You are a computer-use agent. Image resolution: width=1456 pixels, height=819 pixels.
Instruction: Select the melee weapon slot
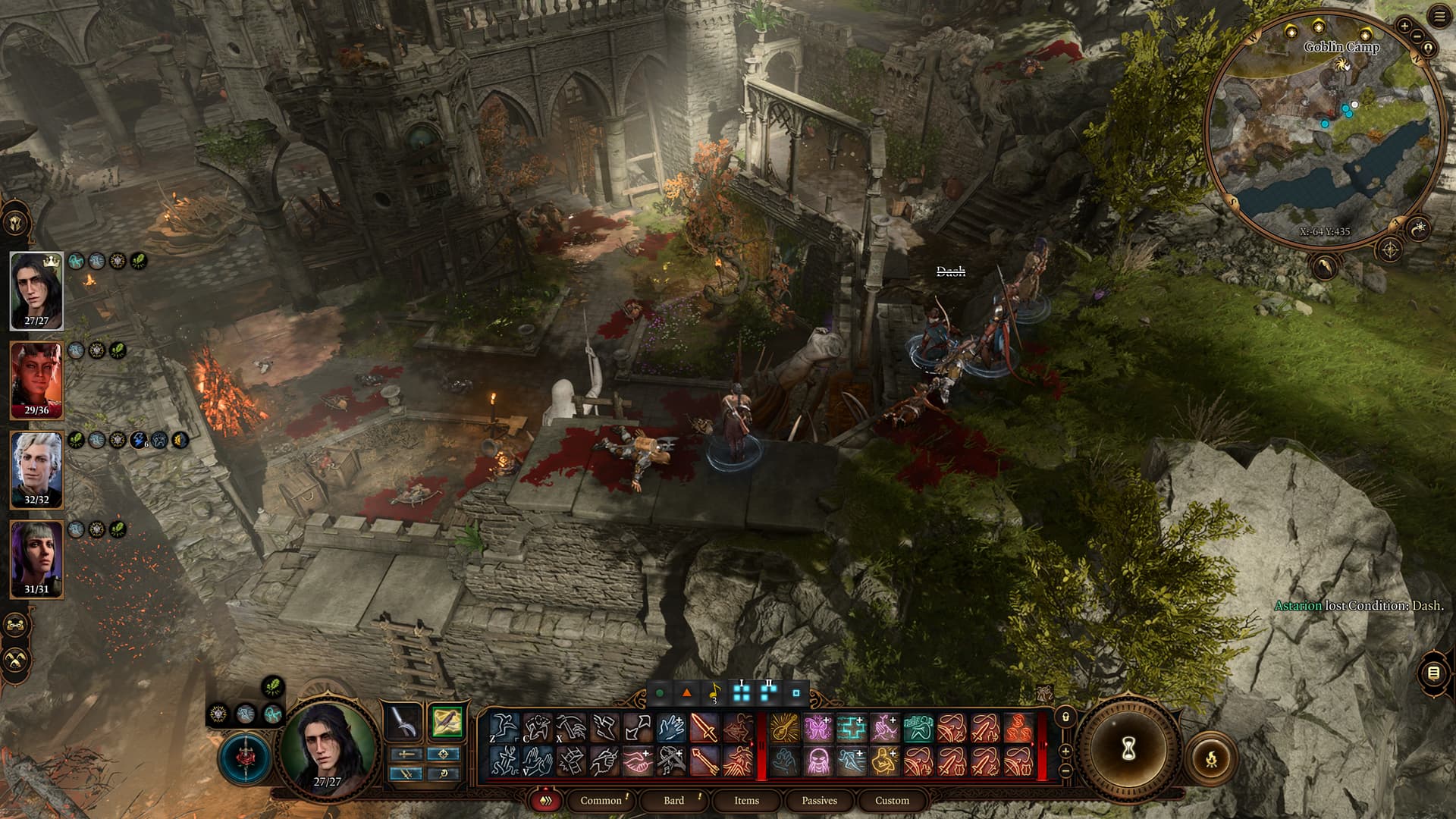pyautogui.click(x=403, y=722)
